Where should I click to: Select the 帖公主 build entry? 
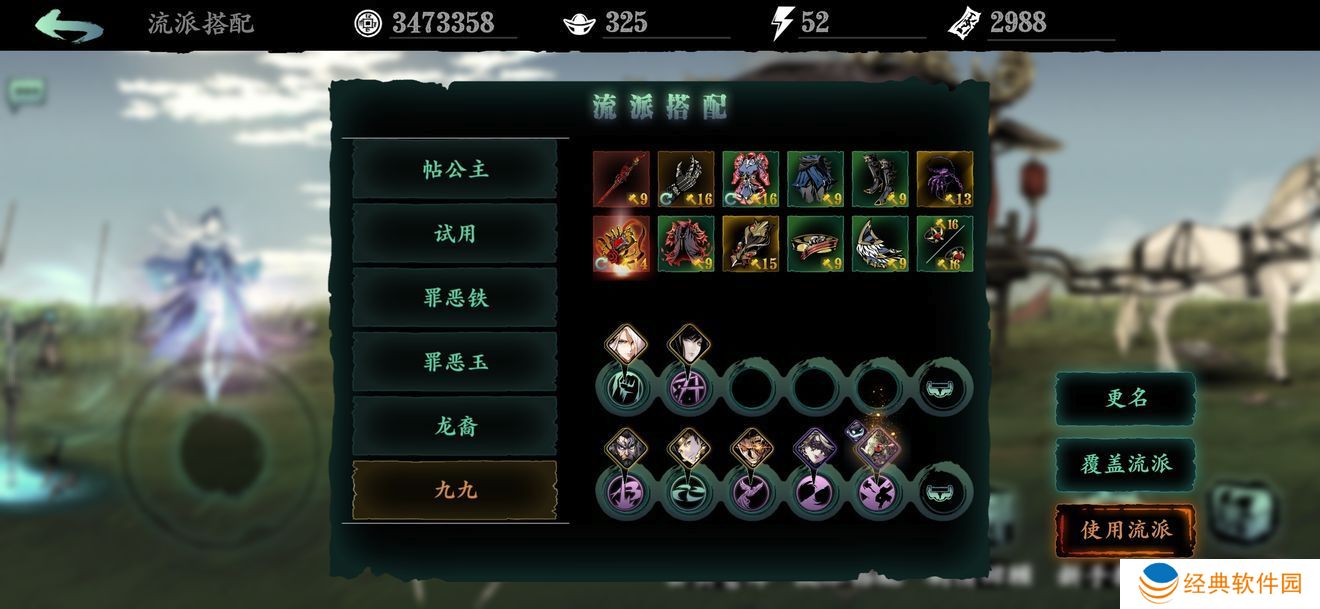(x=455, y=170)
